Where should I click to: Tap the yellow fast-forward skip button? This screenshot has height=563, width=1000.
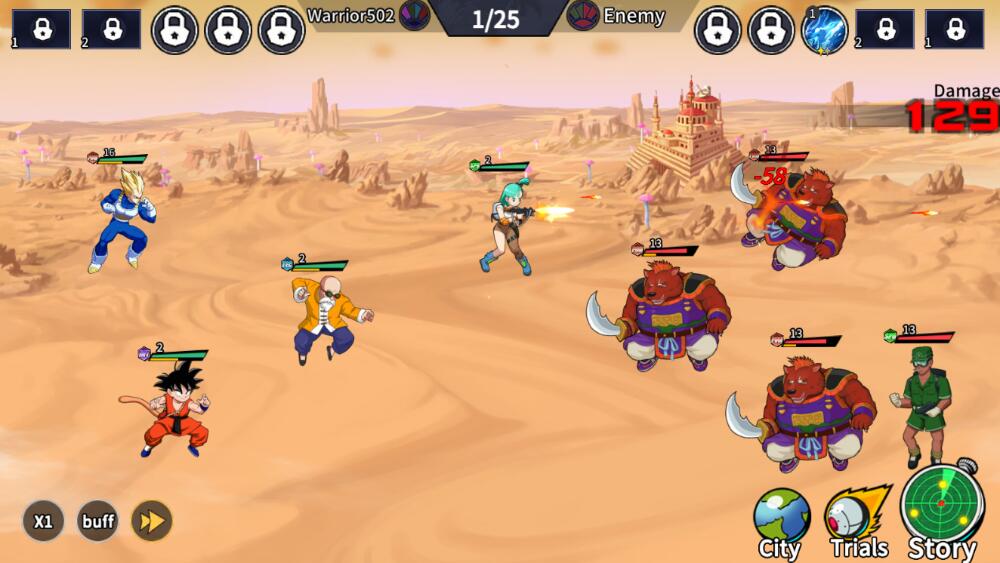[x=152, y=521]
